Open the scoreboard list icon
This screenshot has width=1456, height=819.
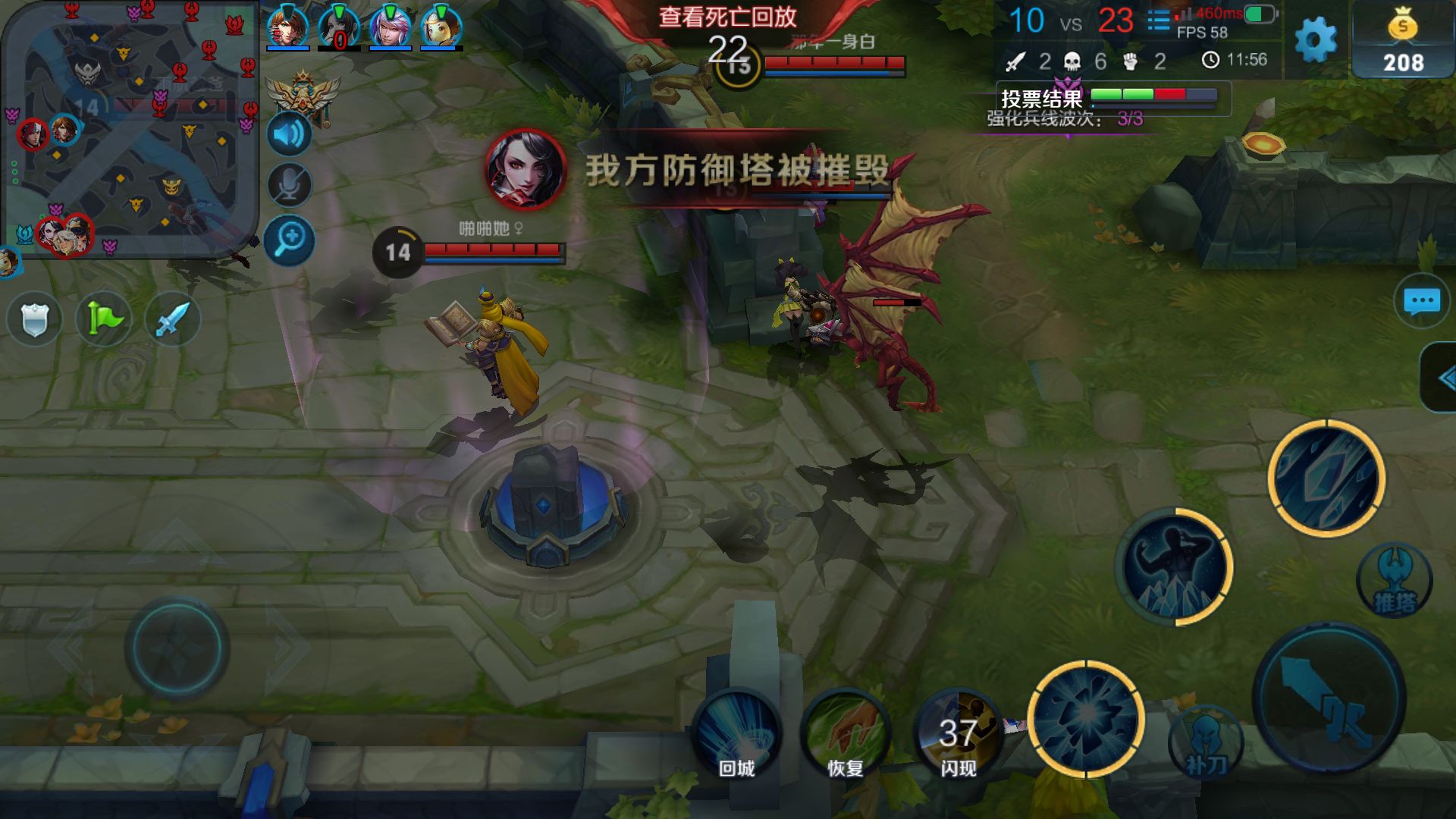pos(1158,20)
